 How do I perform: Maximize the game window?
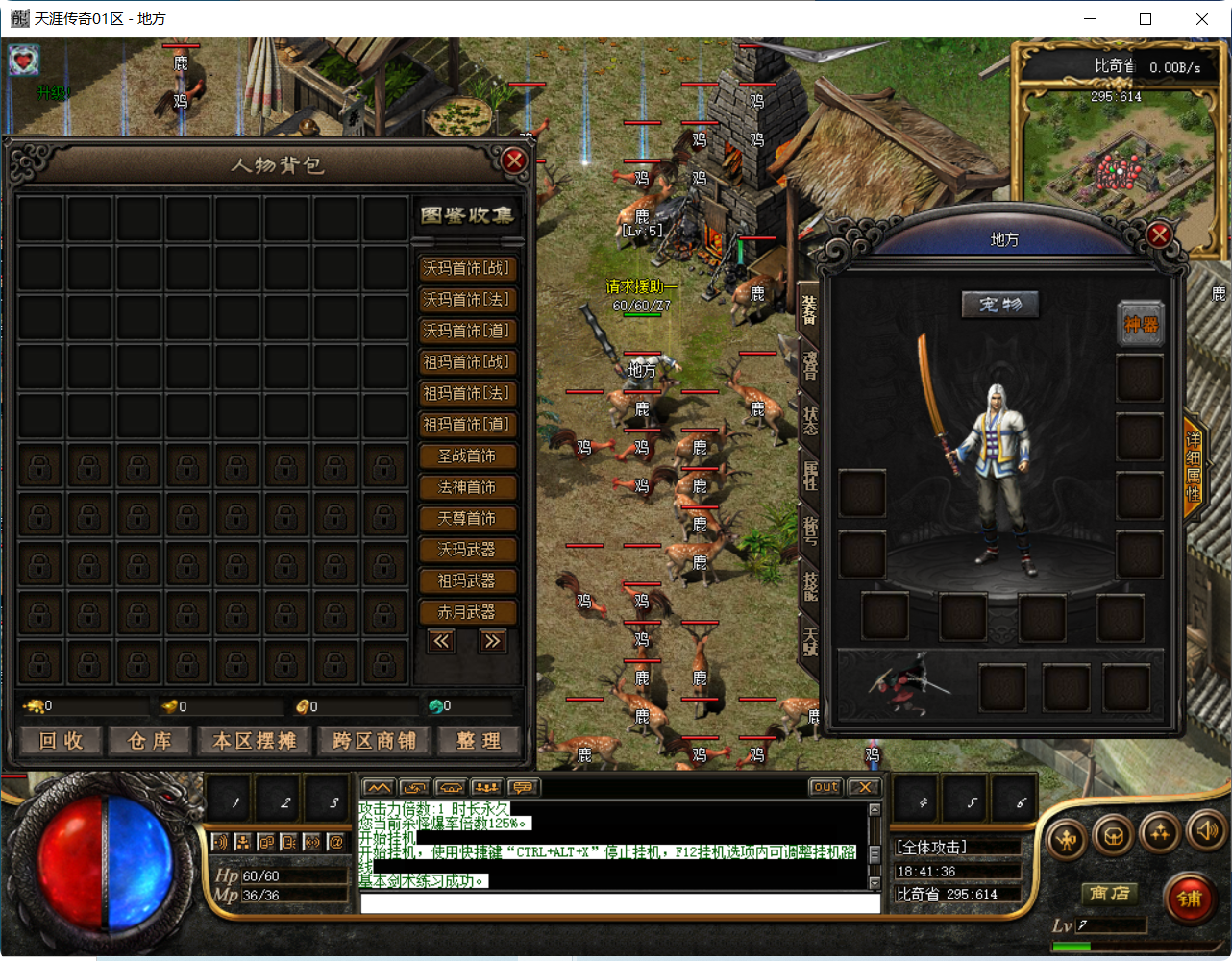click(x=1146, y=19)
